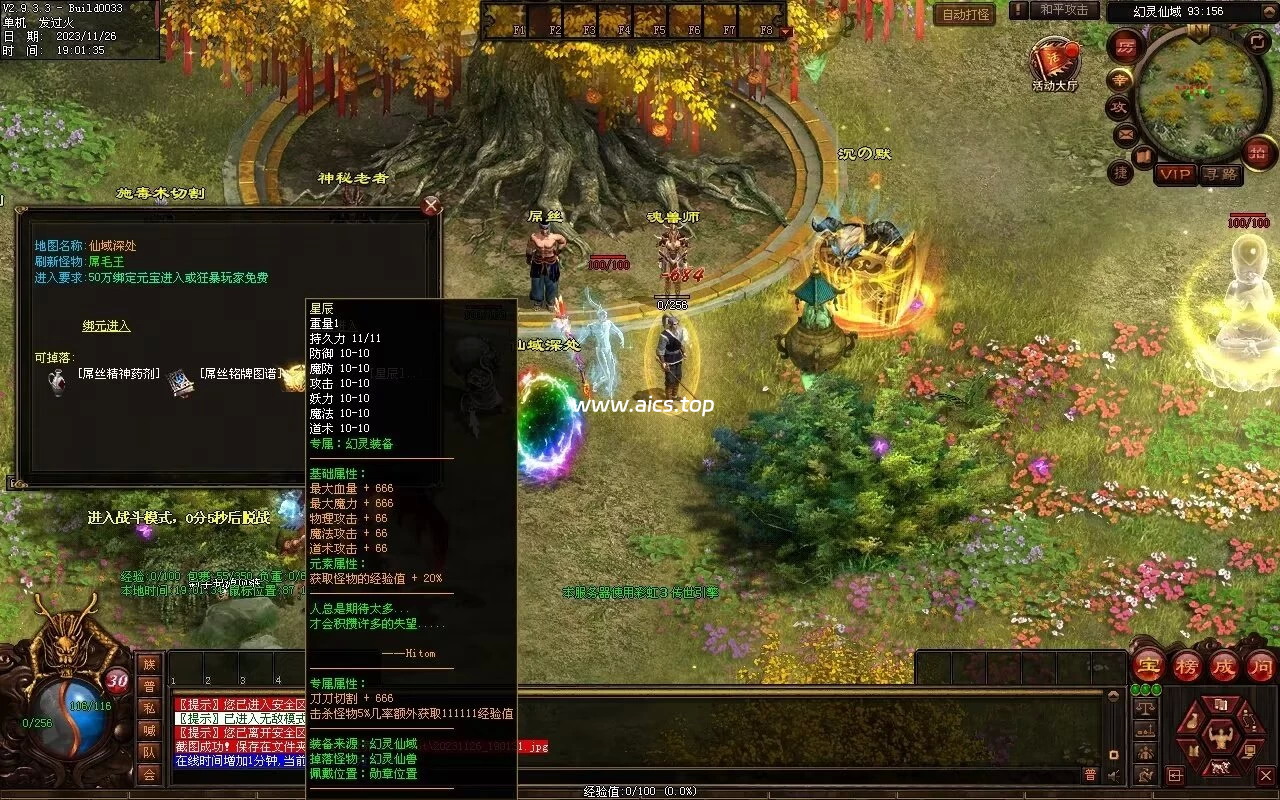
Task: Open the 成 achievements button
Action: (1223, 666)
